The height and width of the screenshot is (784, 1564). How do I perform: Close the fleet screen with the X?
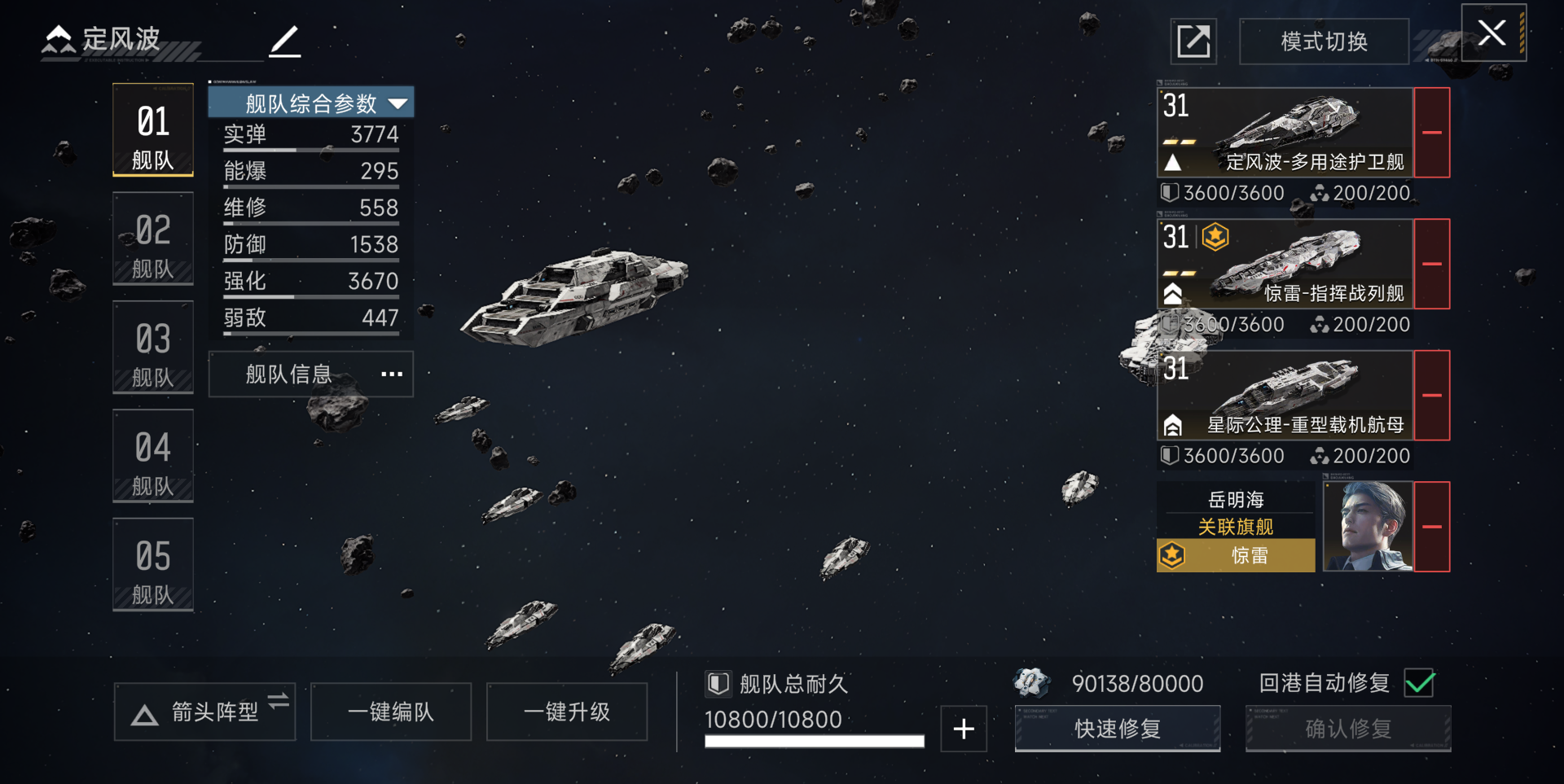(x=1492, y=33)
